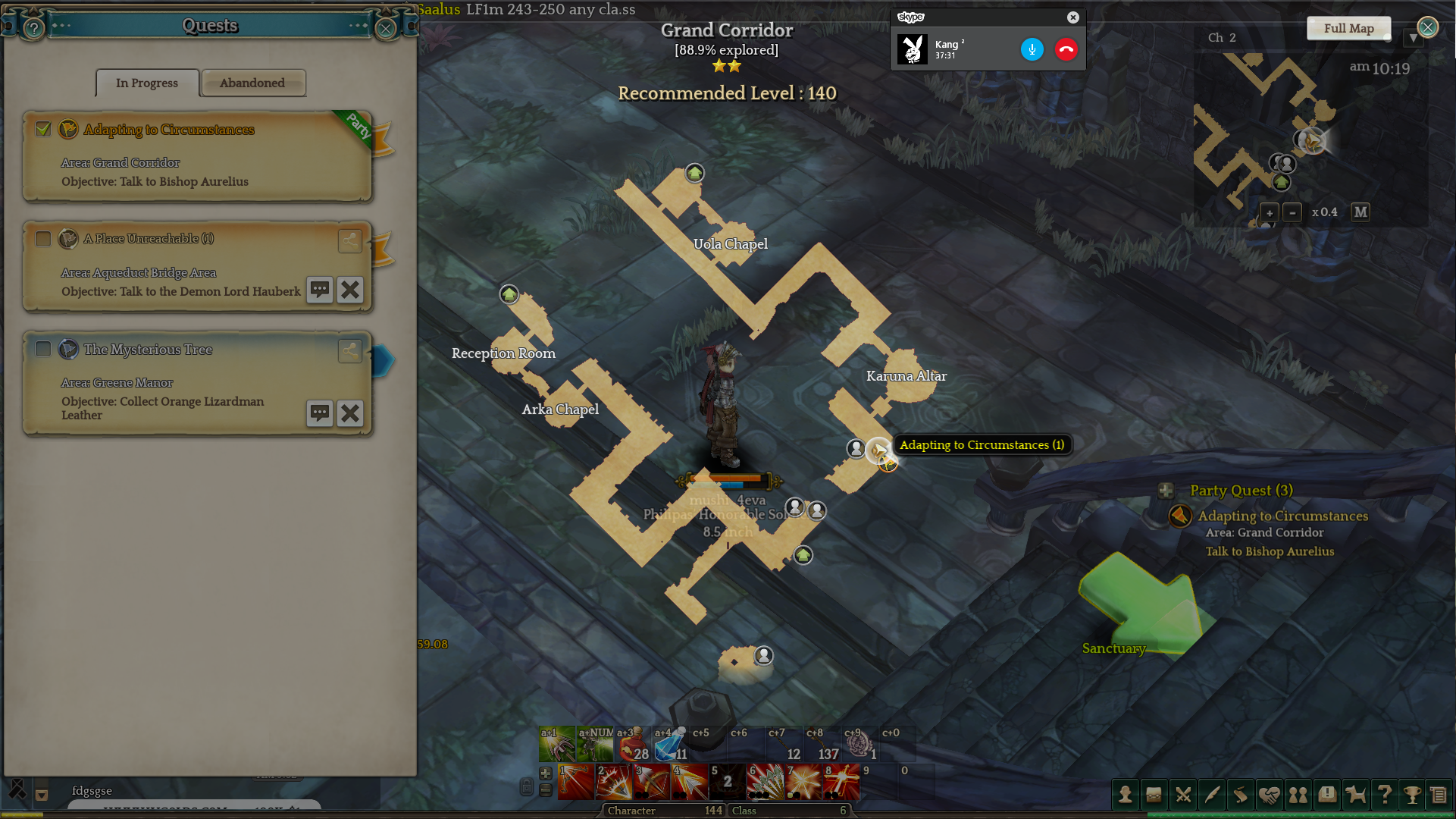Zoom out the minimap with minus button
1456x819 pixels.
coord(1292,212)
